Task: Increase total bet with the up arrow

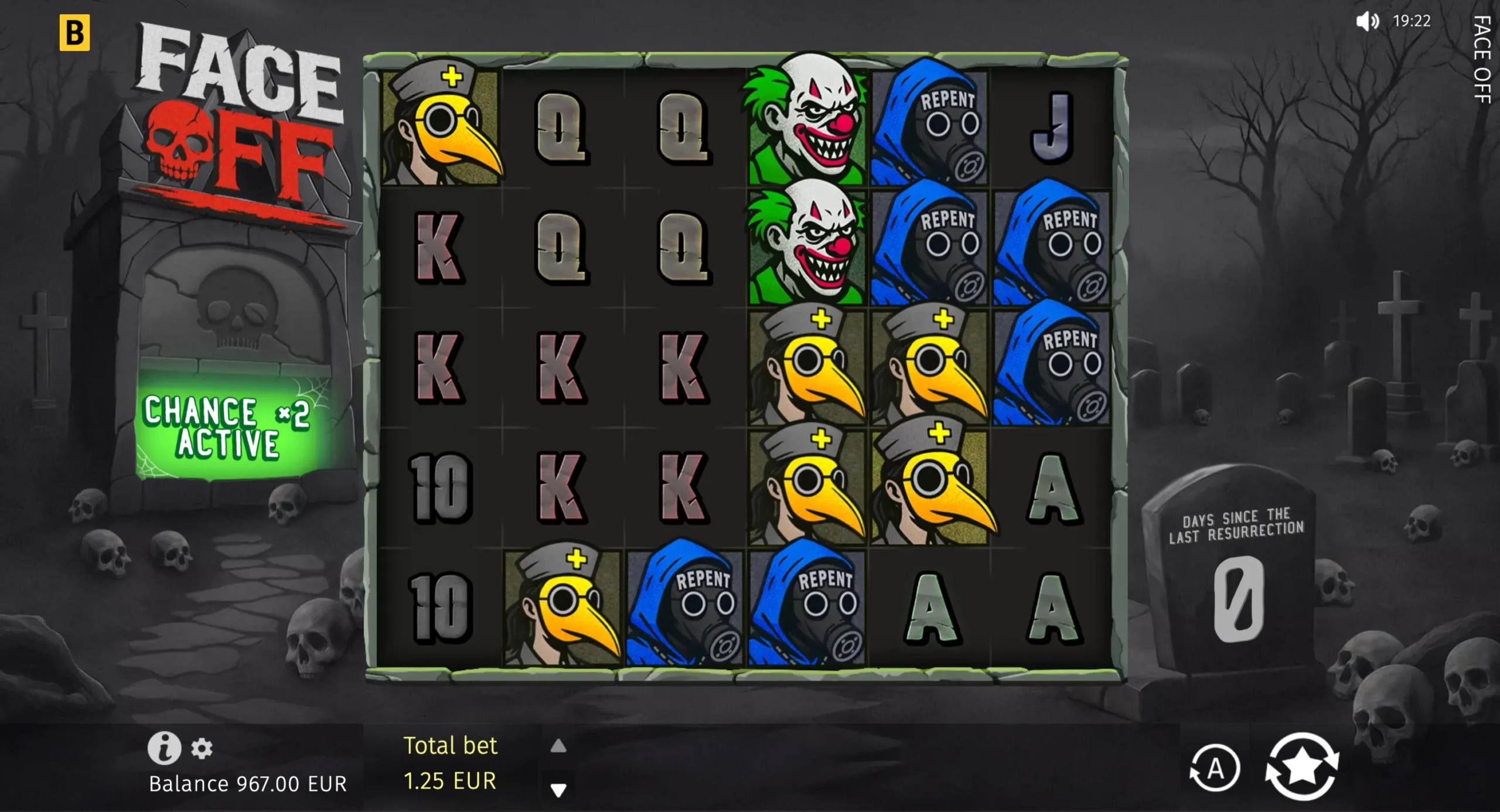Action: (558, 746)
